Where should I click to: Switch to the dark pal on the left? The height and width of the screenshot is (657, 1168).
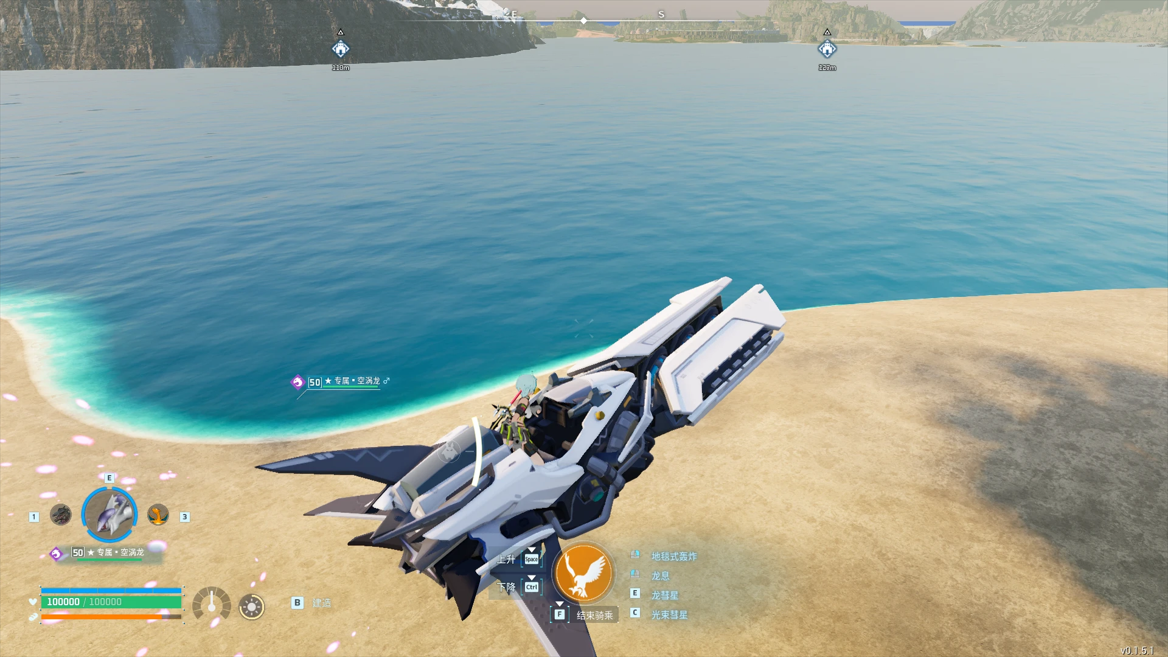[x=61, y=515]
